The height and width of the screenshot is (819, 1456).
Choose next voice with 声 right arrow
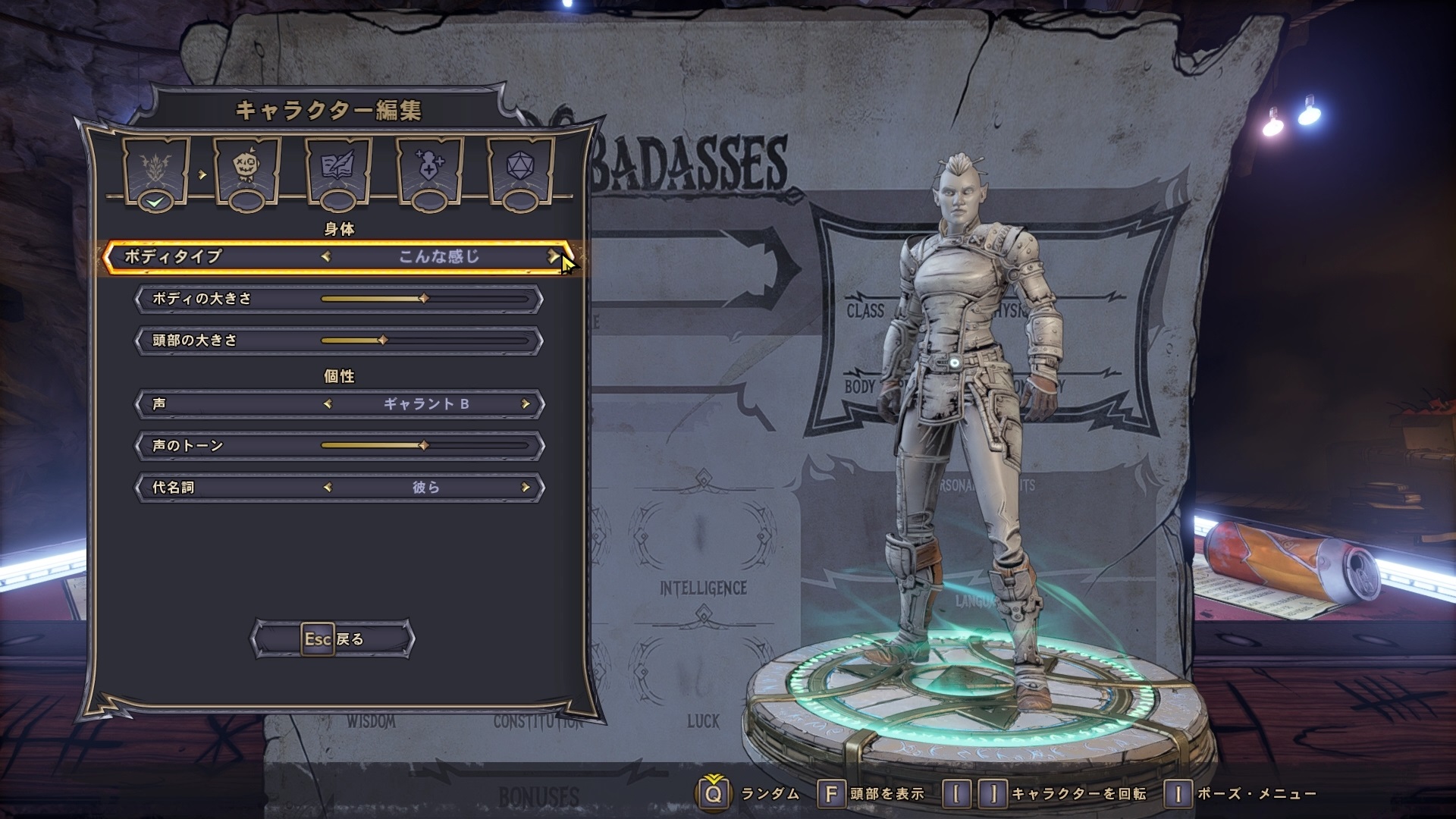coord(525,404)
